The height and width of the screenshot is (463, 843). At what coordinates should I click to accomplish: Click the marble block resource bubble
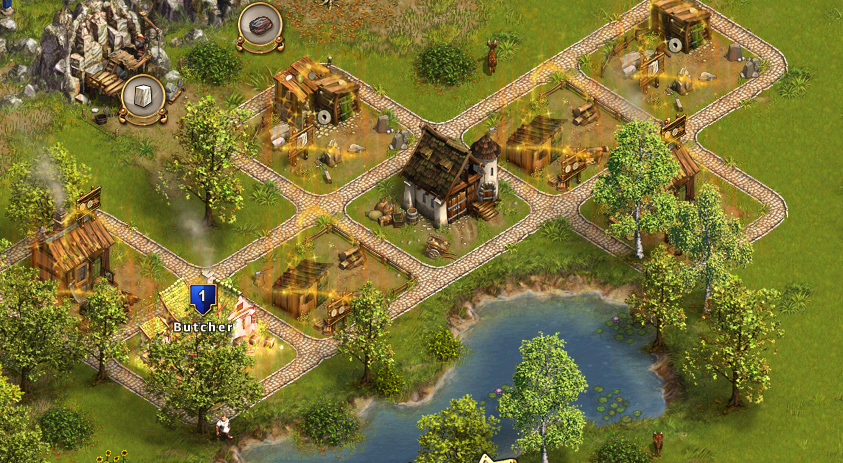point(142,98)
